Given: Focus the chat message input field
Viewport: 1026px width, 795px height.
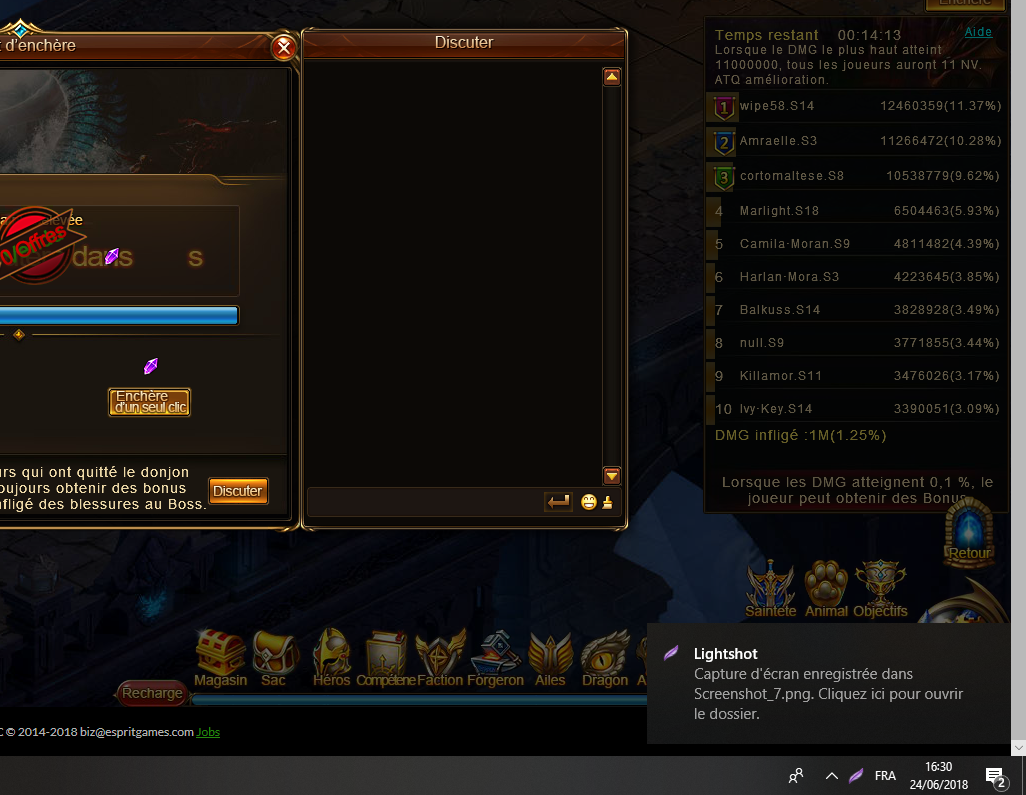Looking at the screenshot, I should tap(424, 502).
